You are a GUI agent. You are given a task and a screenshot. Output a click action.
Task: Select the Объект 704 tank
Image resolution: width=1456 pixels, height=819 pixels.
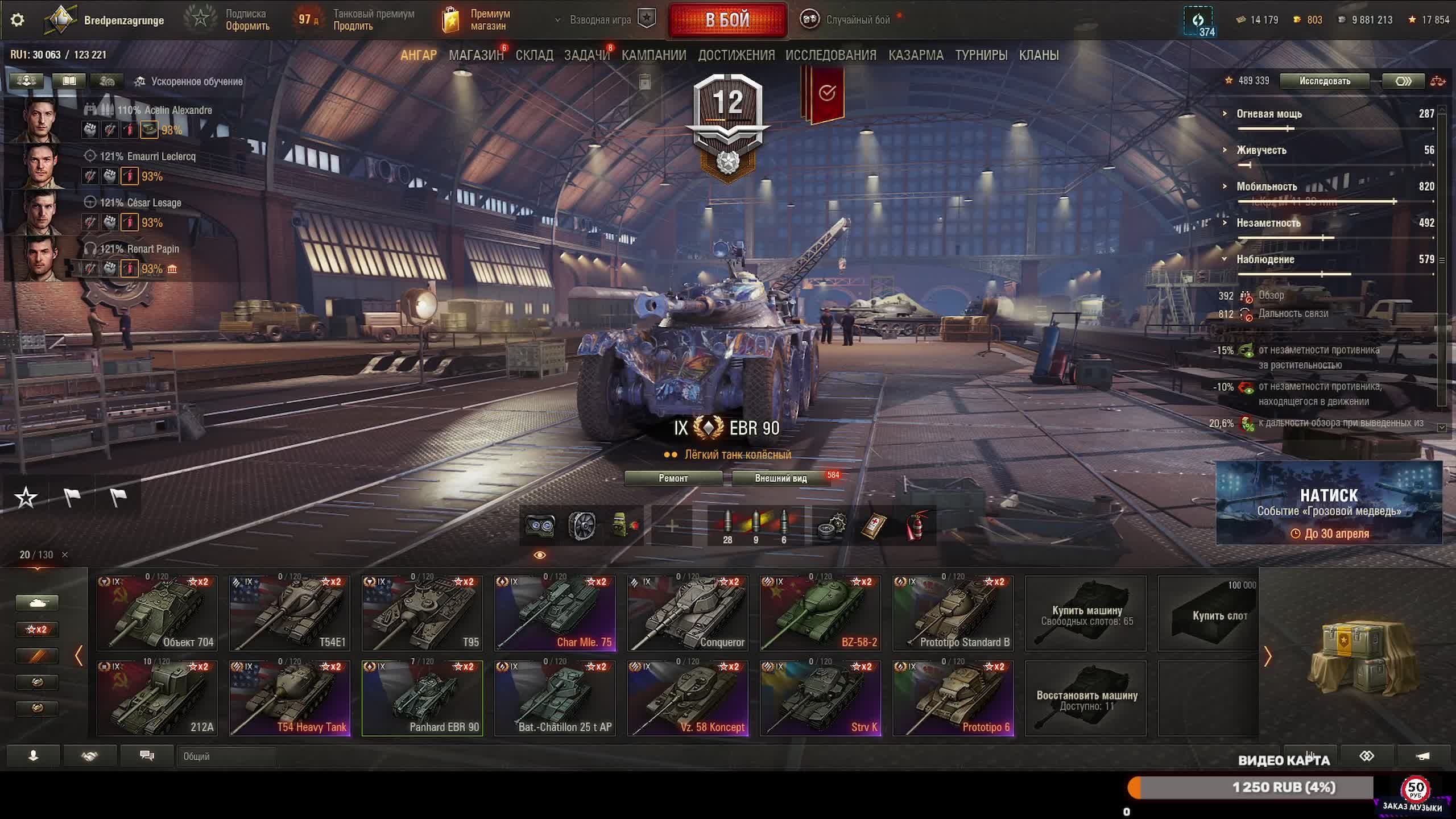(x=157, y=613)
